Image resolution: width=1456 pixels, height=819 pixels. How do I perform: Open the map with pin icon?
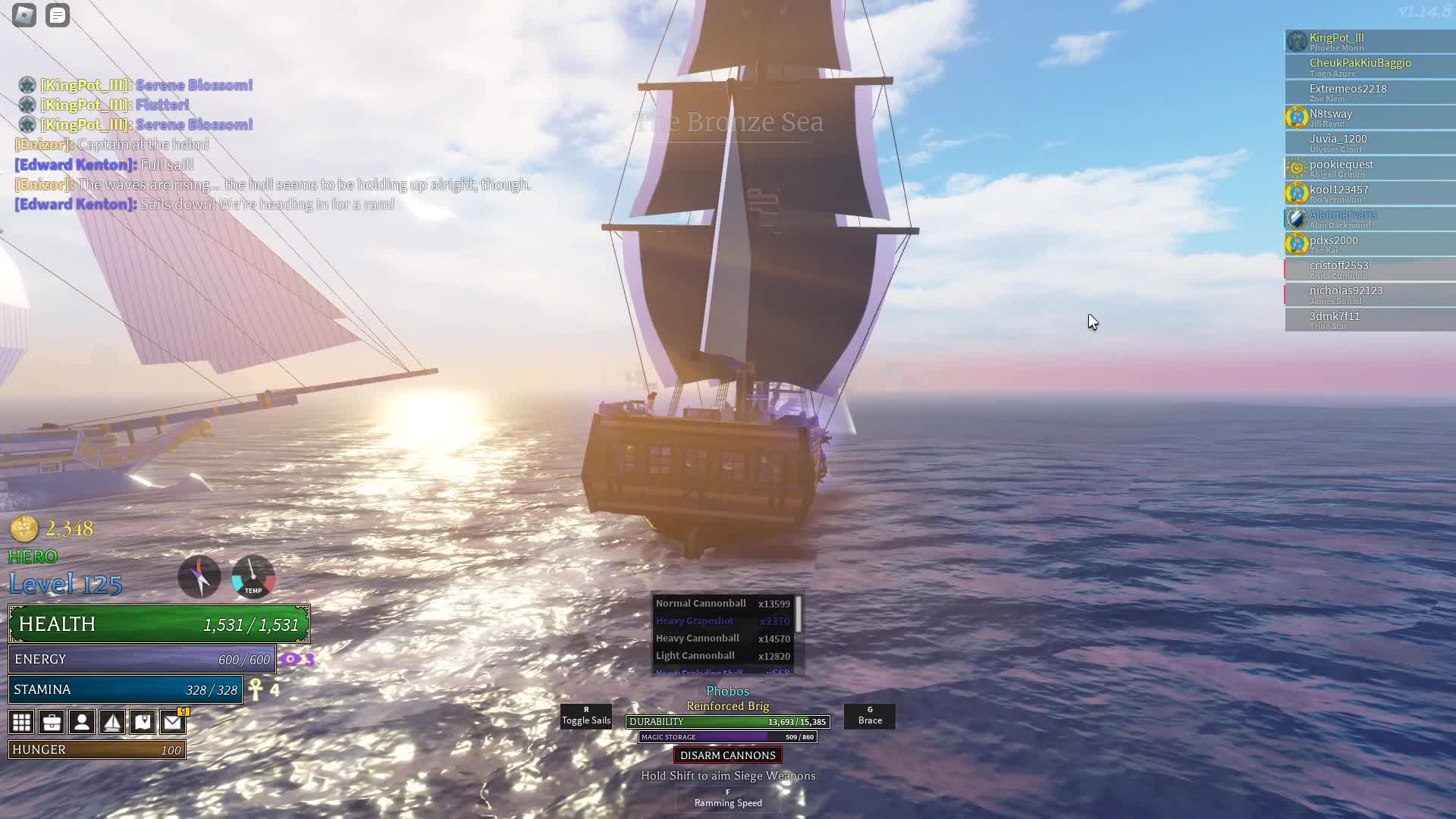pos(143,722)
